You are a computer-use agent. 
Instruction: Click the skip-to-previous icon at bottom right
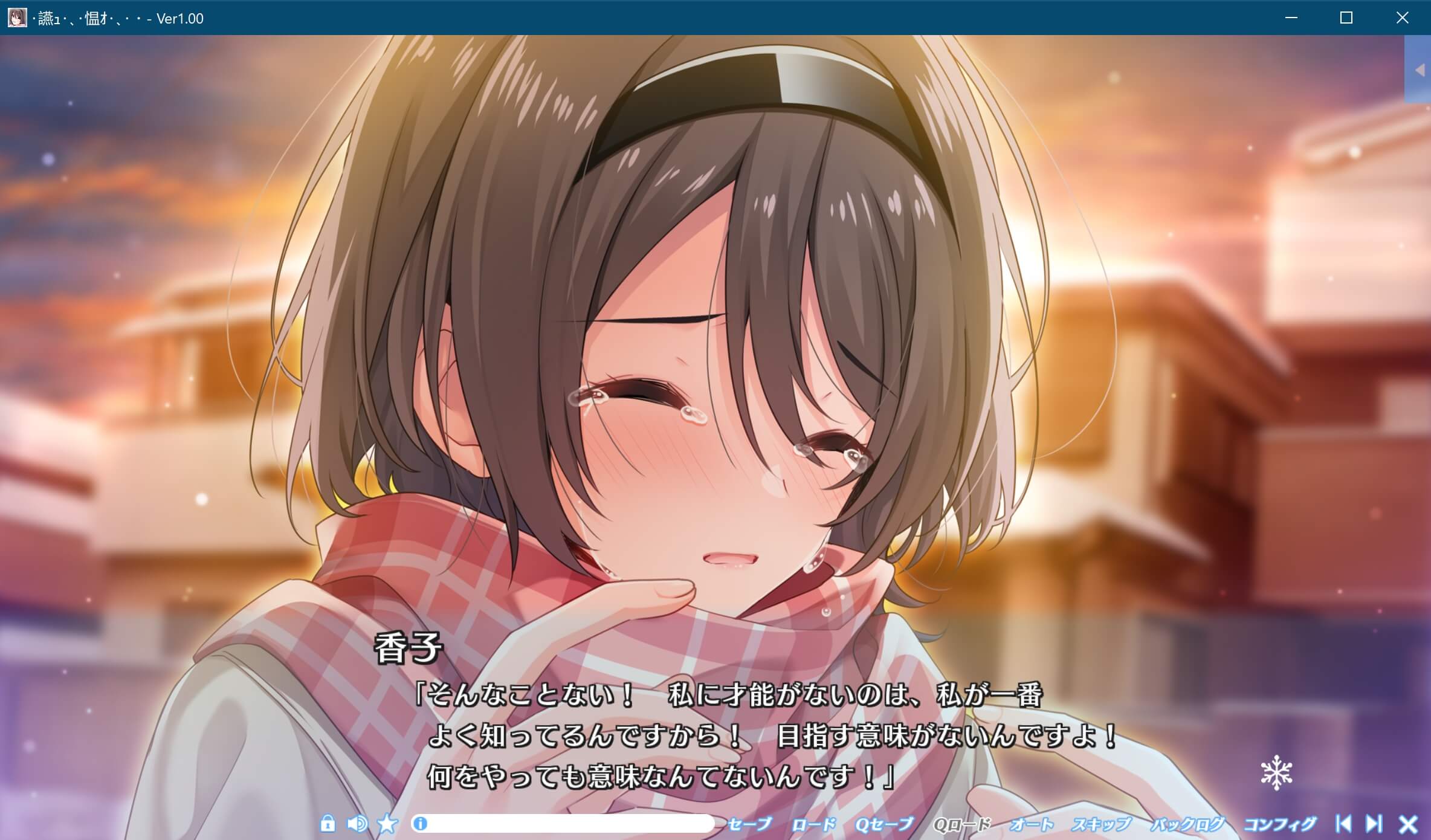(1344, 823)
